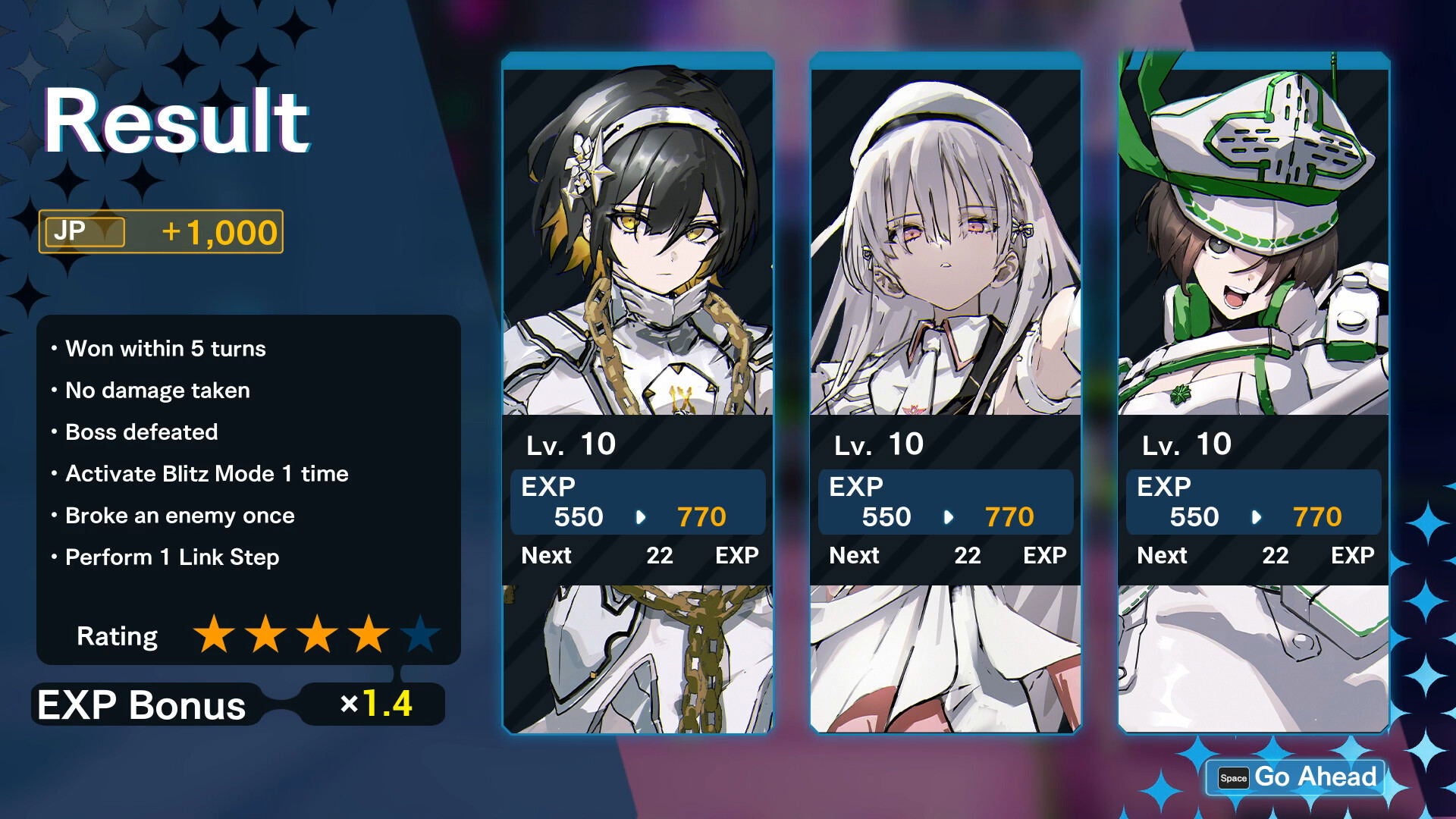Click the EXP arrow on the rightmost character card

(1257, 517)
